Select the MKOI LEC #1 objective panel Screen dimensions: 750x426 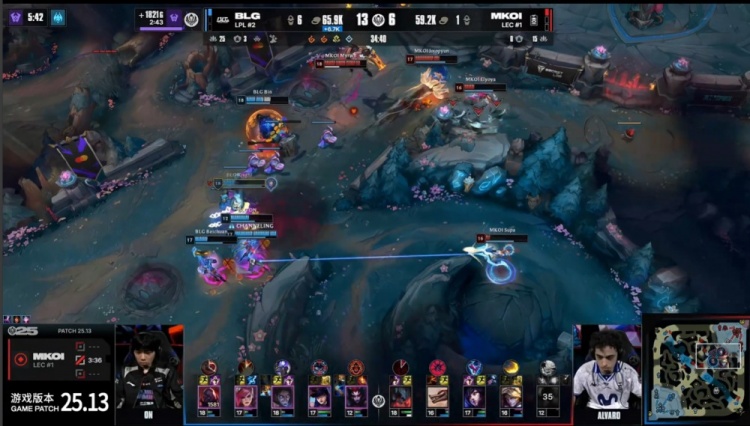pos(58,359)
